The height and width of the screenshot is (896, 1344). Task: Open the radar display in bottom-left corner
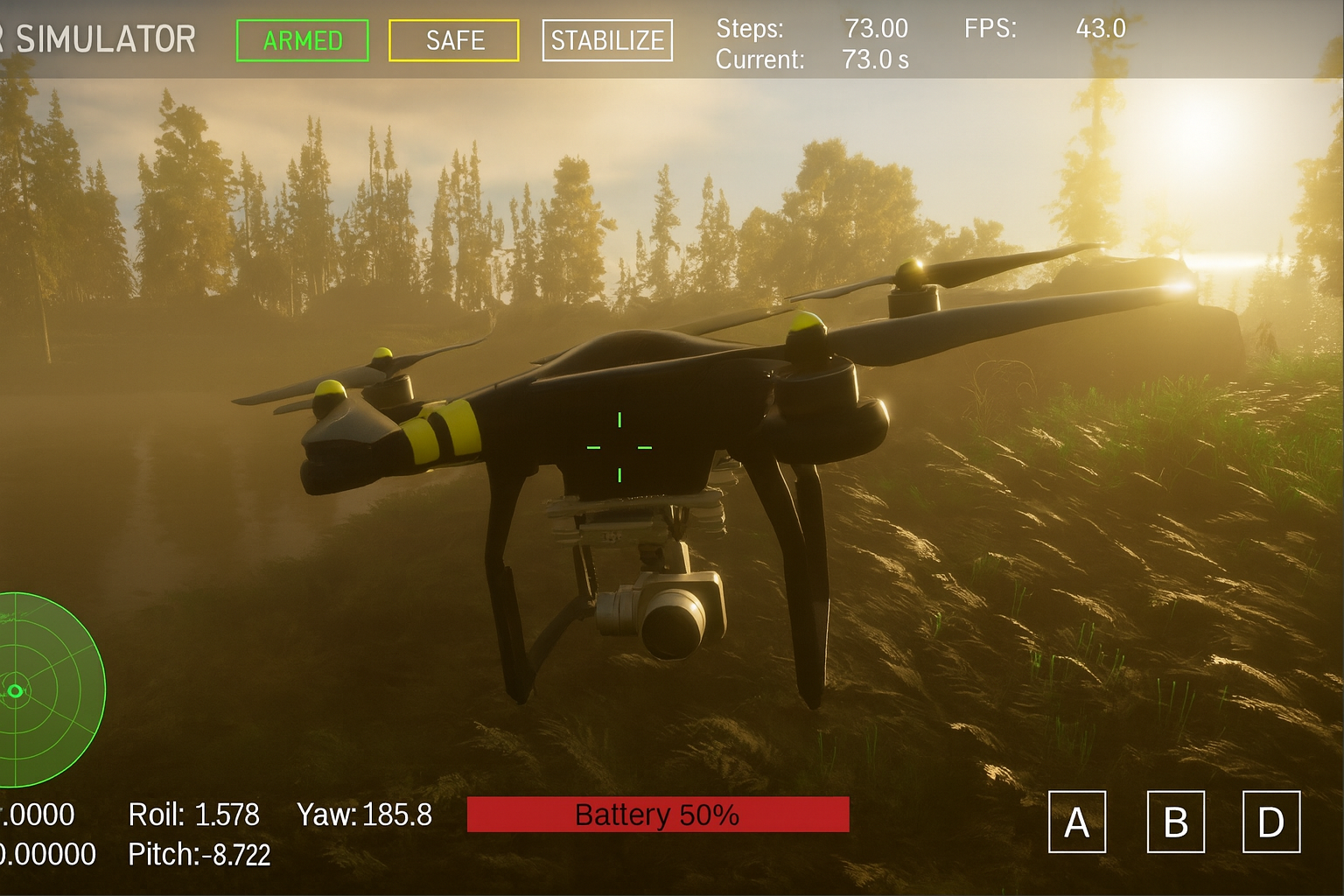pos(35,691)
